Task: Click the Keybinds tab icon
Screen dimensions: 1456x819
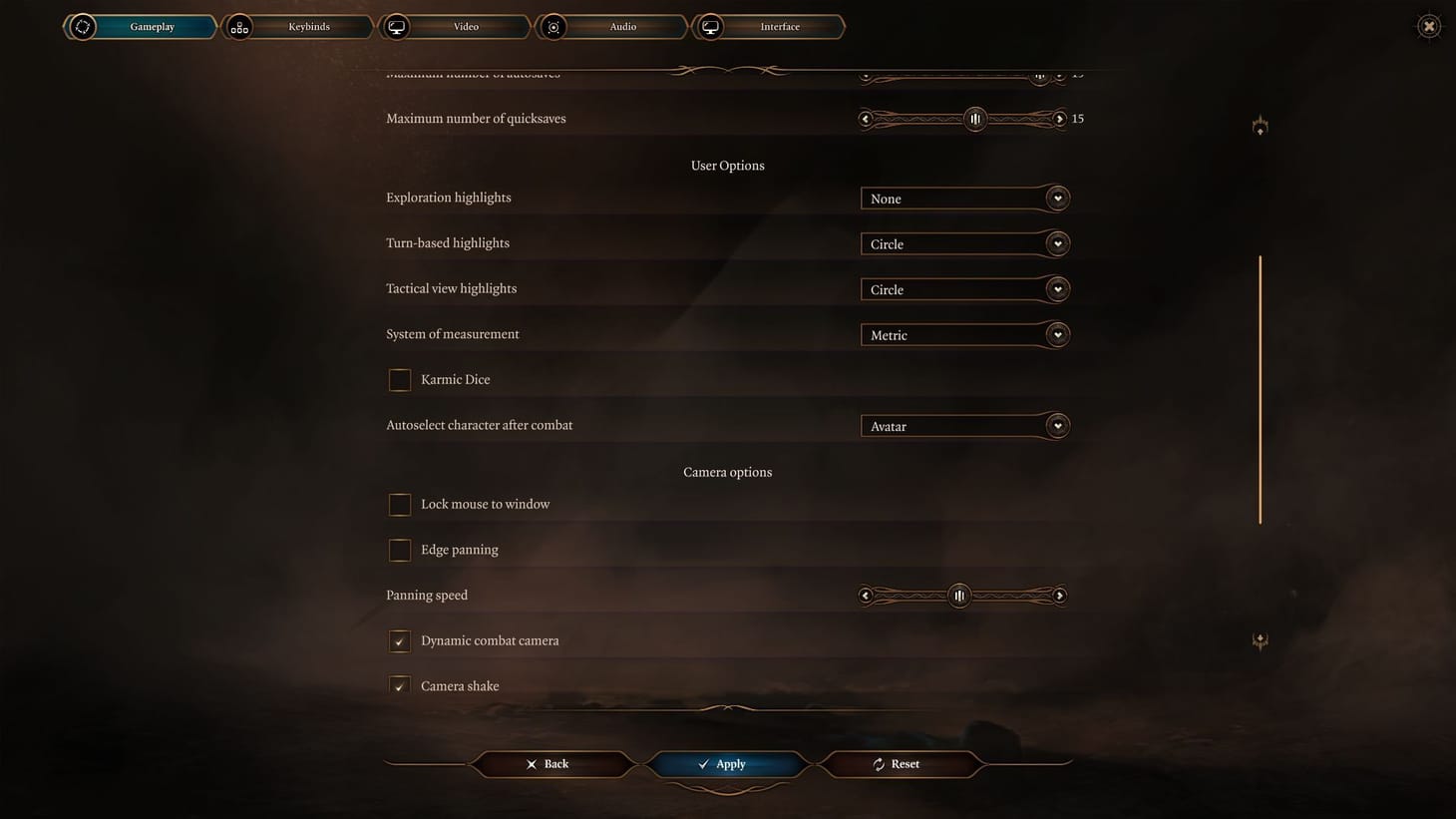Action: 238,26
